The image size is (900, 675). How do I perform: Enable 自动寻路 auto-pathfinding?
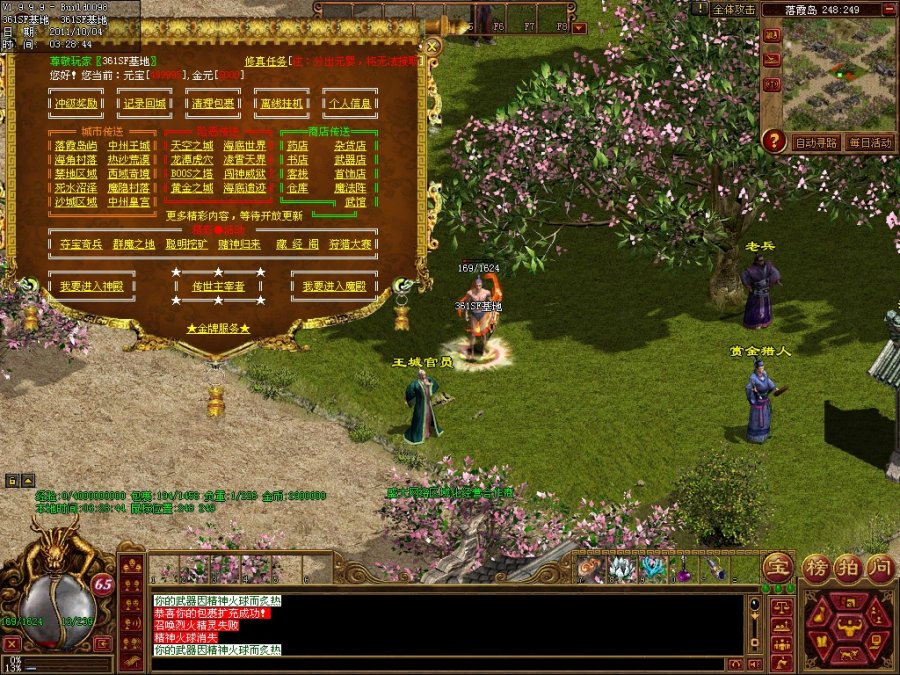tap(817, 143)
